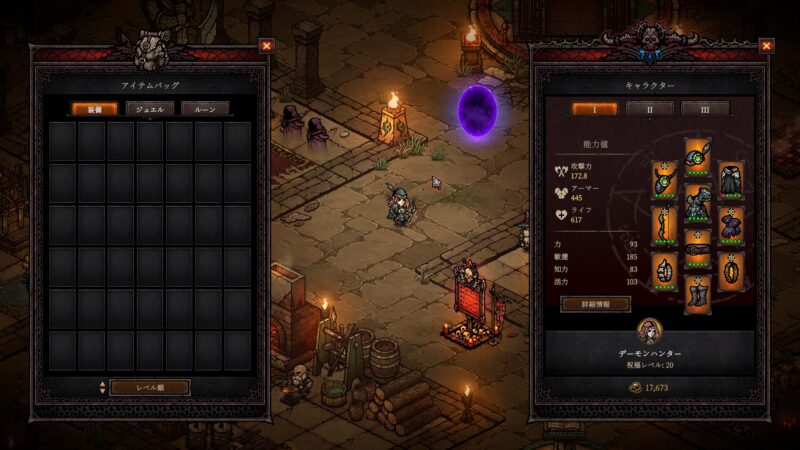Show the ルーン rune tab
The width and height of the screenshot is (800, 450).
(x=205, y=108)
